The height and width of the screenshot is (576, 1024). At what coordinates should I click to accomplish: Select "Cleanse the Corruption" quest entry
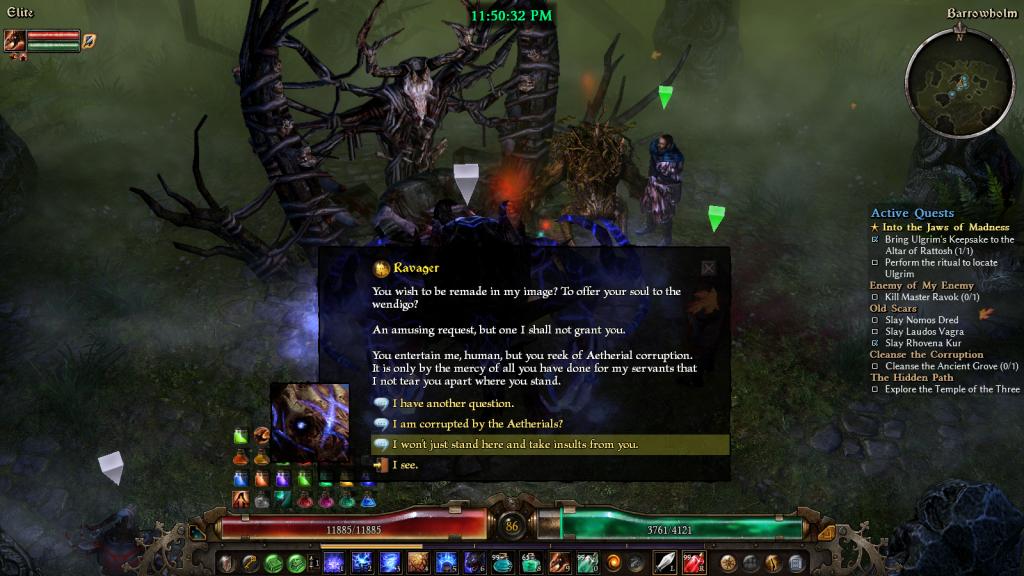pyautogui.click(x=926, y=355)
